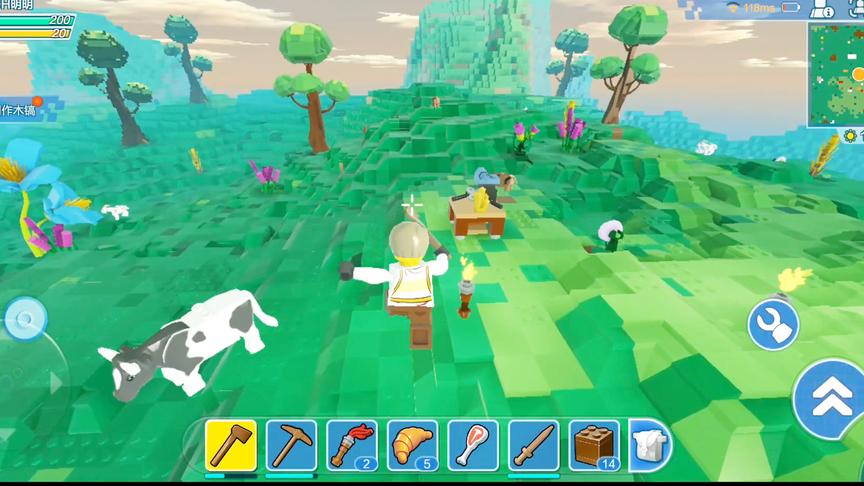Select the croissant food slot
864x486 pixels.
(x=412, y=445)
